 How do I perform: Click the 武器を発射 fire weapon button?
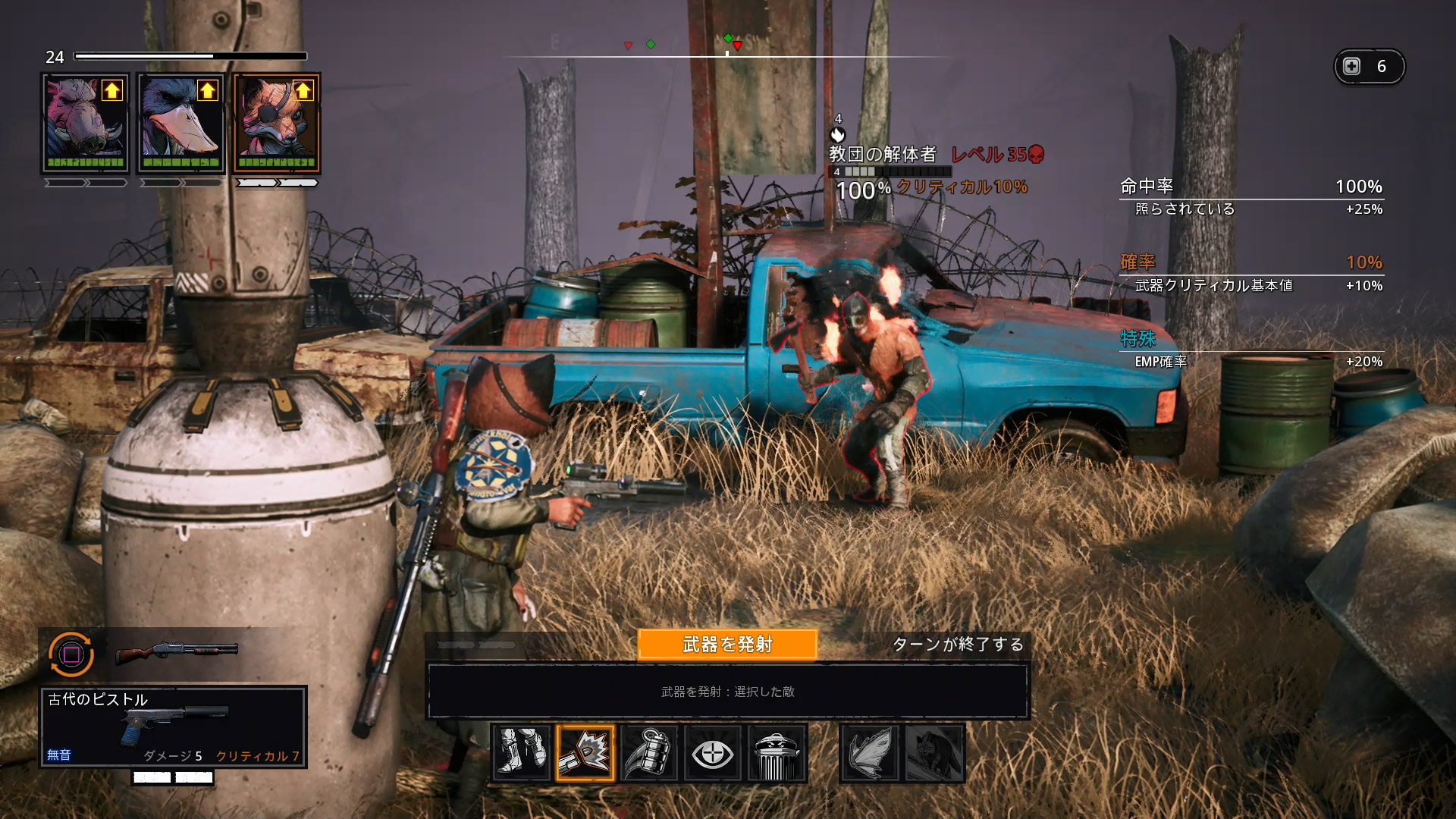point(727,645)
